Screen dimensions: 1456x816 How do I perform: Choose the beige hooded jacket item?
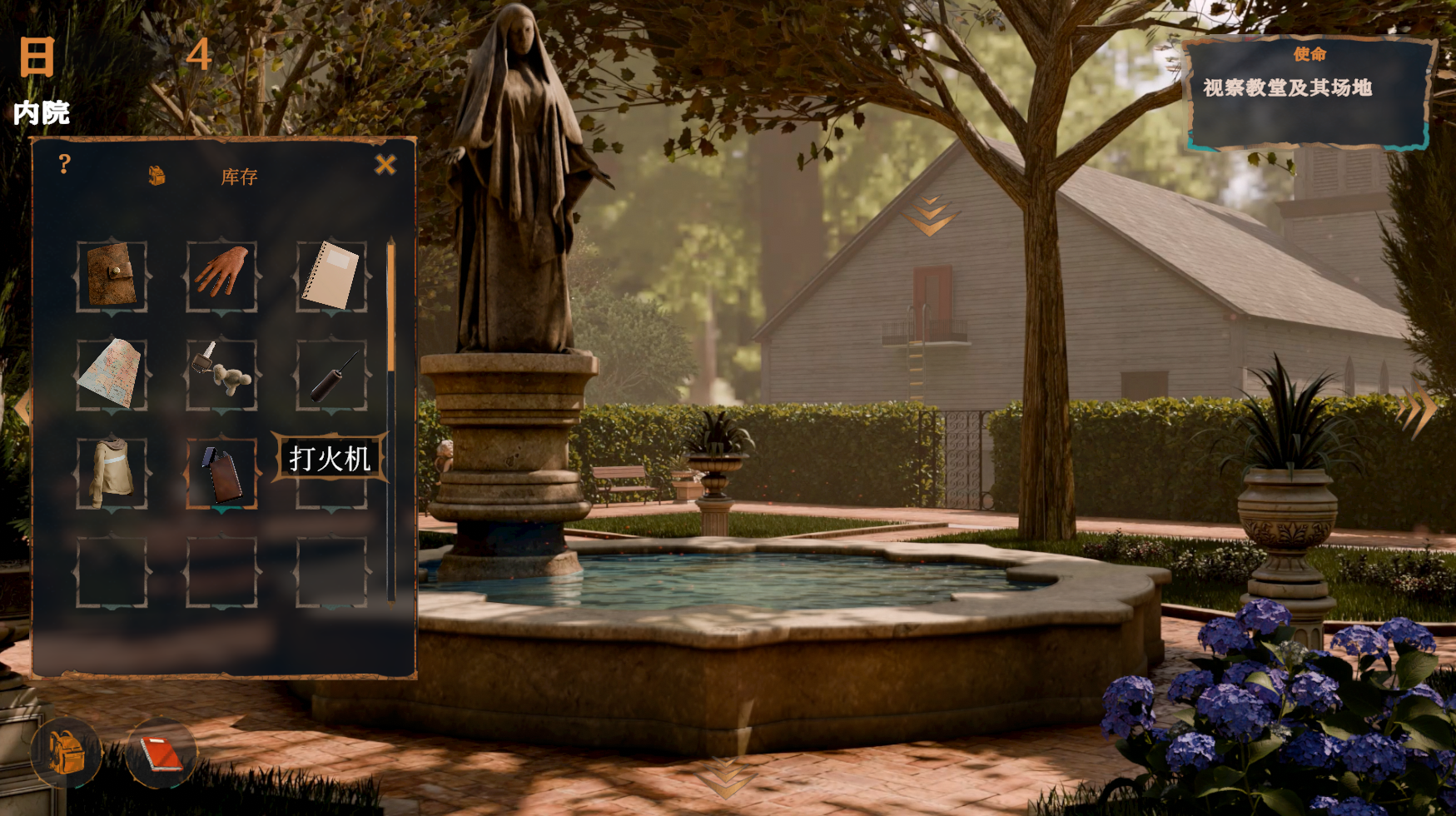[112, 473]
